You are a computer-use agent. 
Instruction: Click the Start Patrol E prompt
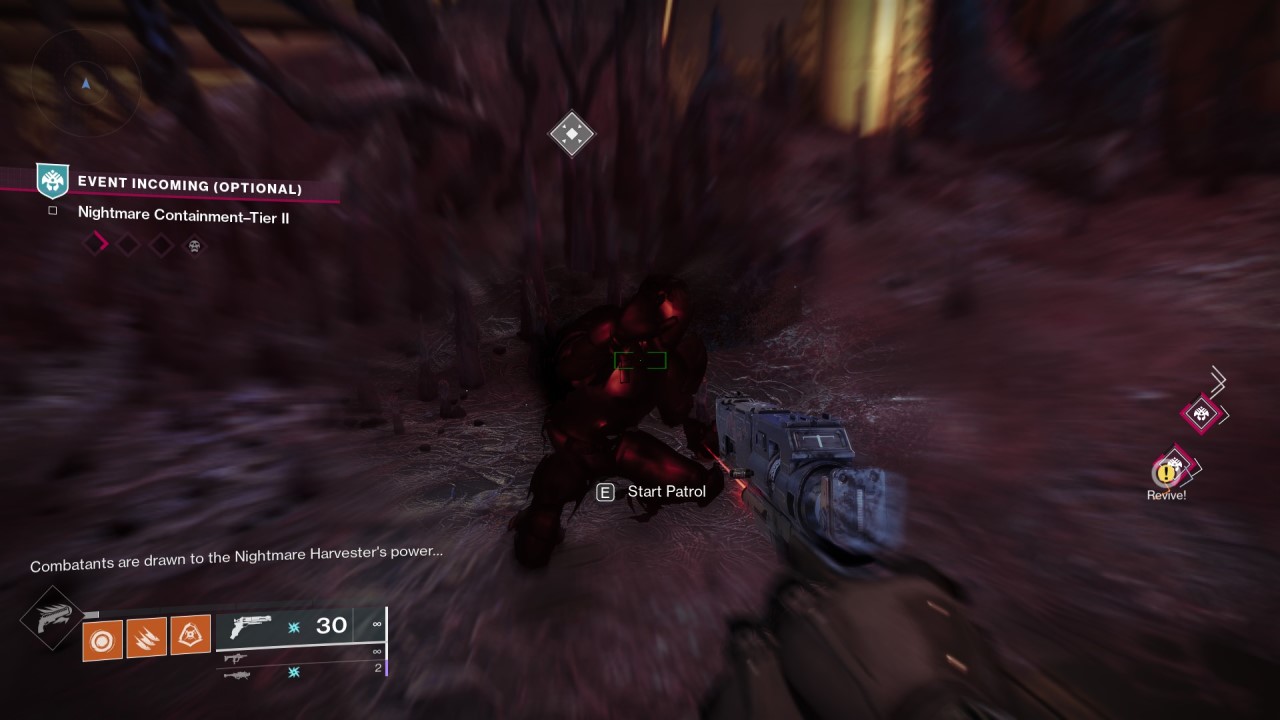(603, 491)
